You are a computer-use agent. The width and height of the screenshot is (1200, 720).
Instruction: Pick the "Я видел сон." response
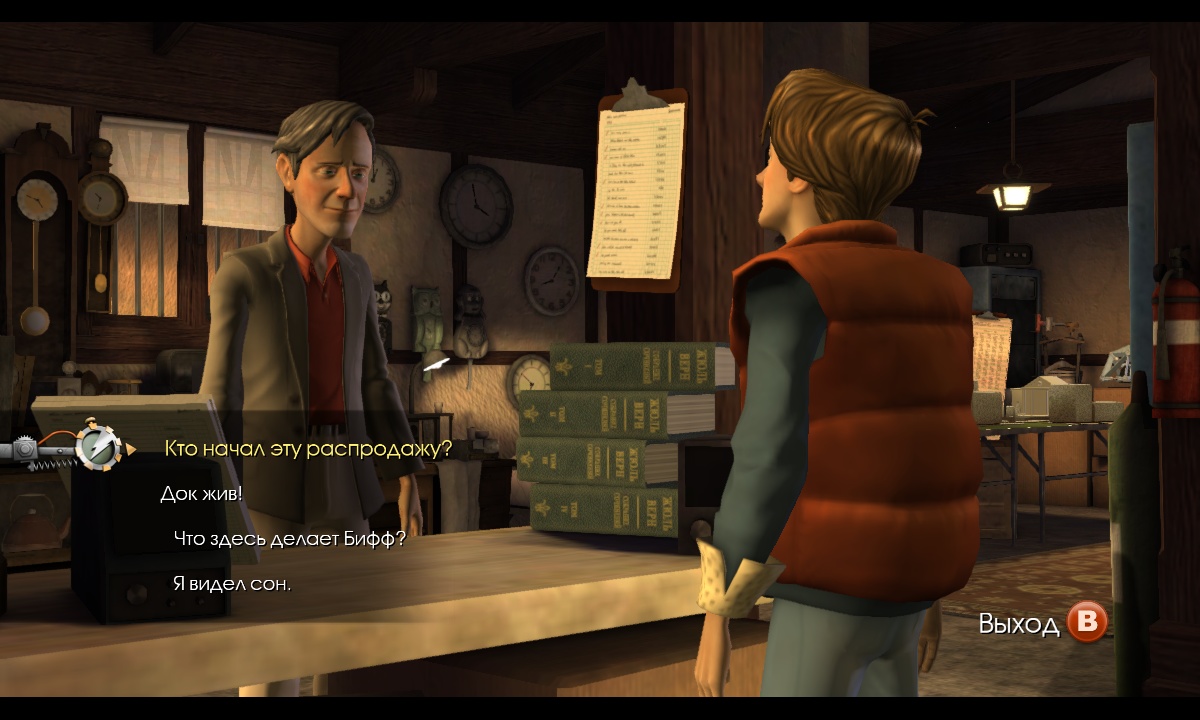tap(232, 584)
